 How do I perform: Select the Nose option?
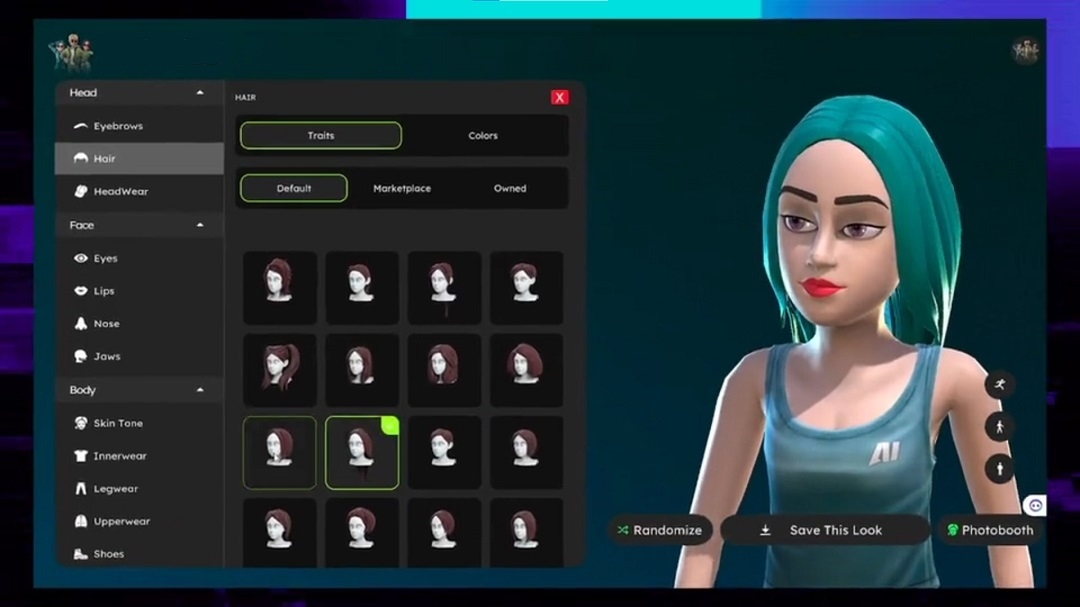(106, 324)
